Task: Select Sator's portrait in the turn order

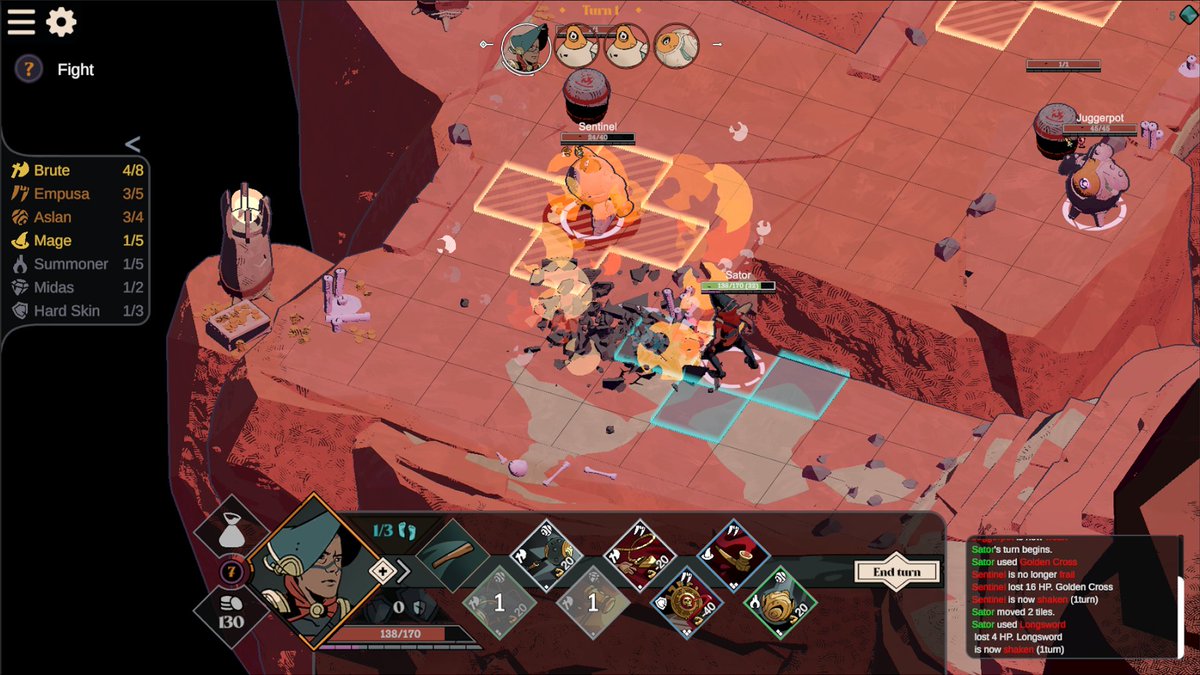Action: pyautogui.click(x=525, y=47)
